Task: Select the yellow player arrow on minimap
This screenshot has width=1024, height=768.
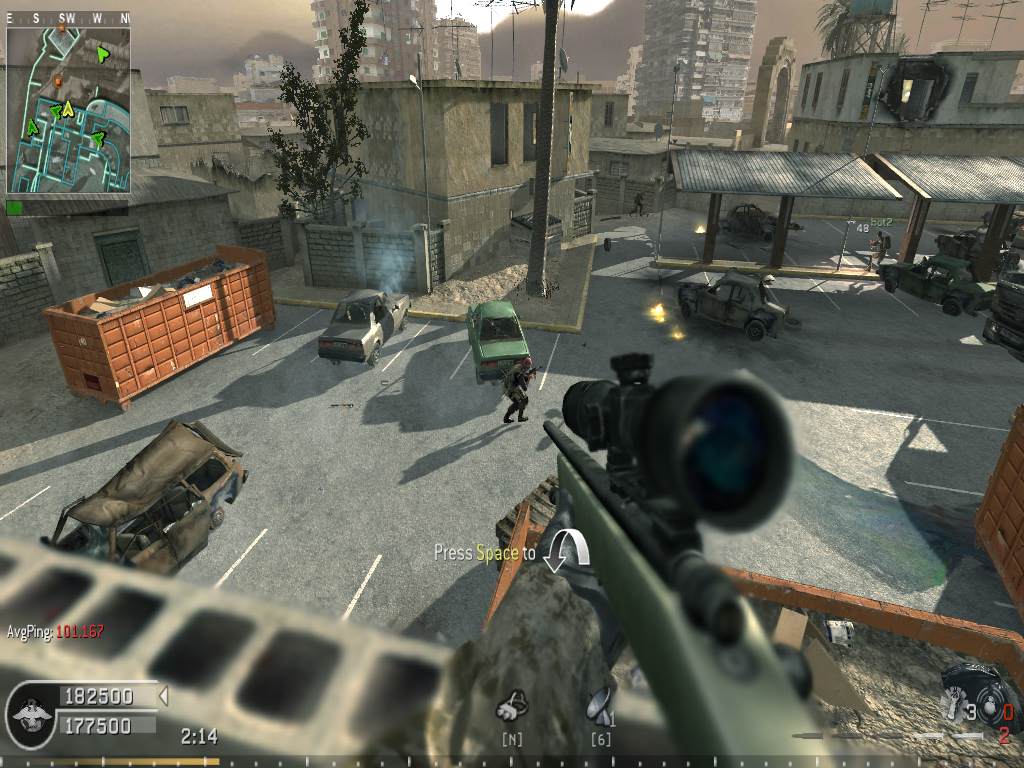Action: (x=67, y=107)
